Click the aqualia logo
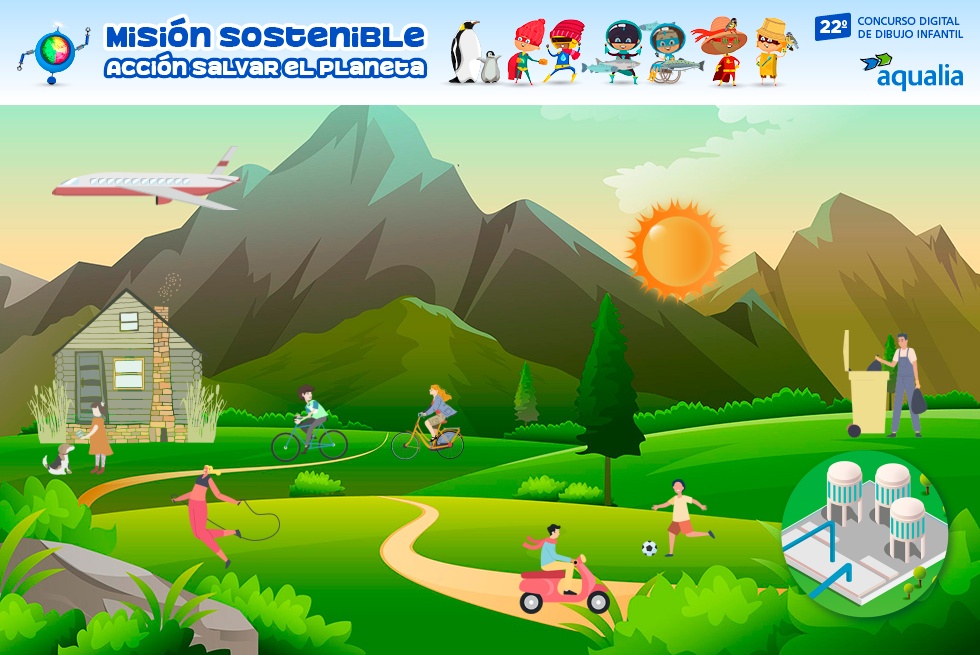 pos(911,71)
